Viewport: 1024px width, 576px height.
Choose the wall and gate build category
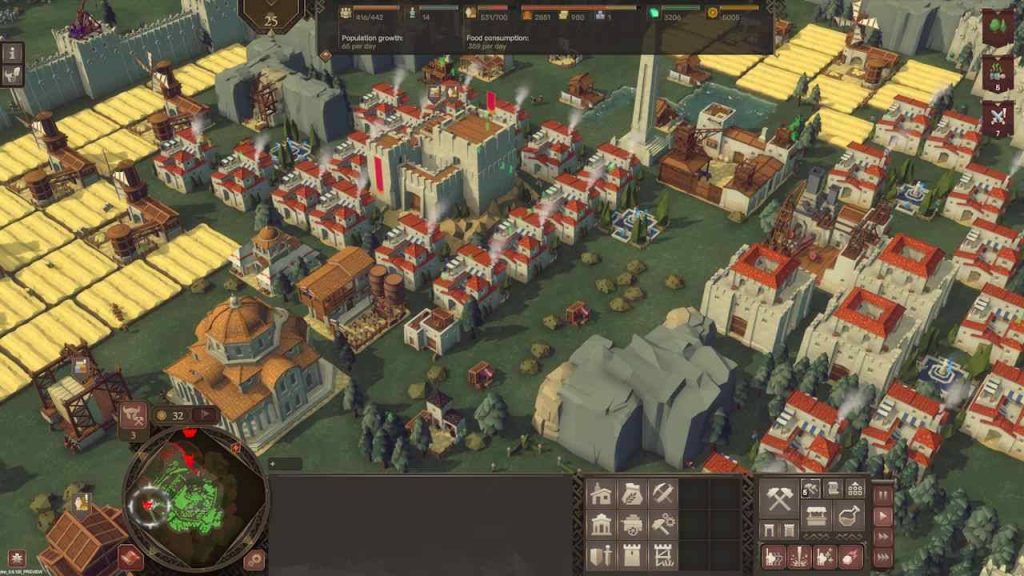663,554
